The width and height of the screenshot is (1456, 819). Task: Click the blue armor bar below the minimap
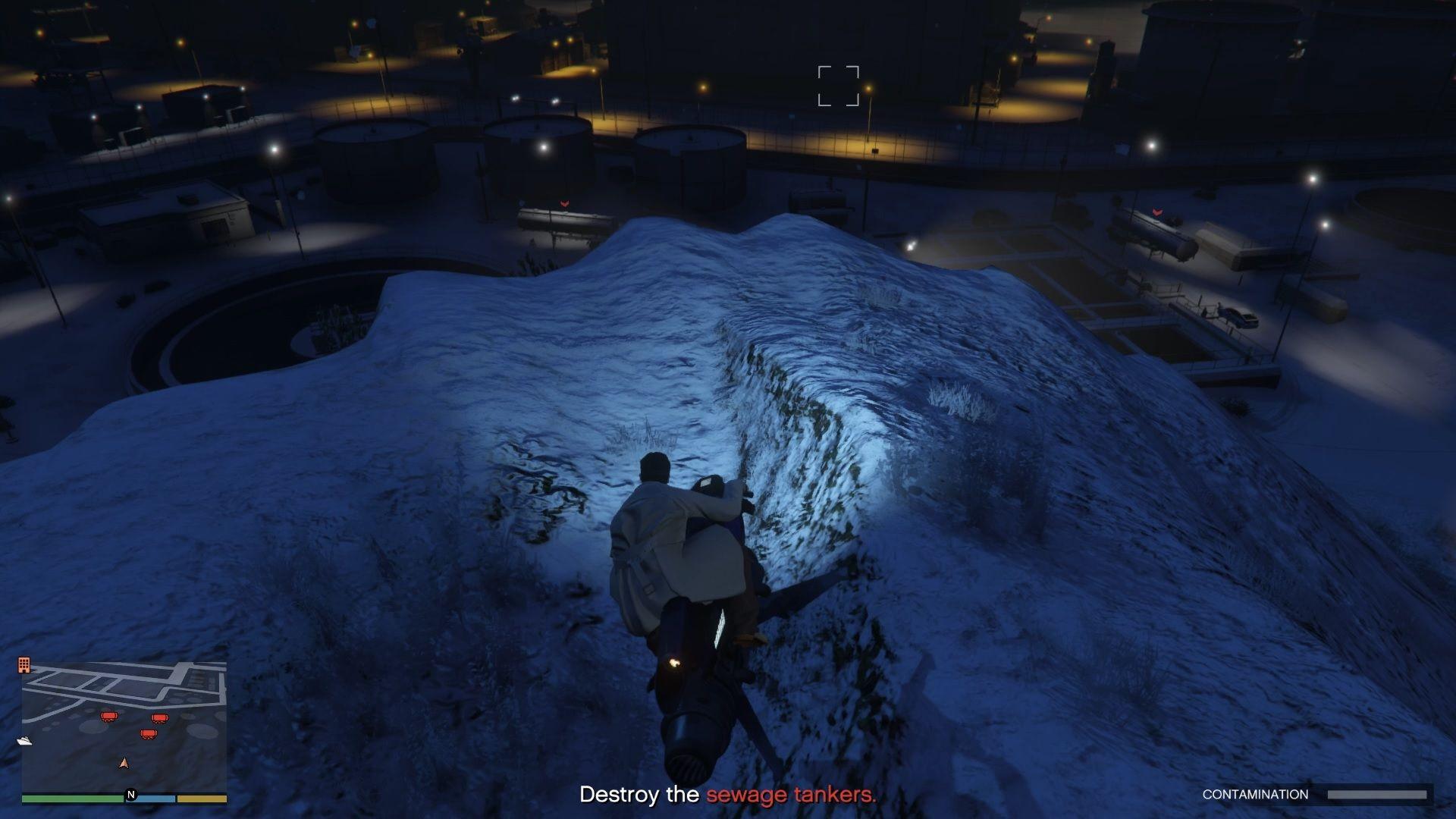point(156,799)
